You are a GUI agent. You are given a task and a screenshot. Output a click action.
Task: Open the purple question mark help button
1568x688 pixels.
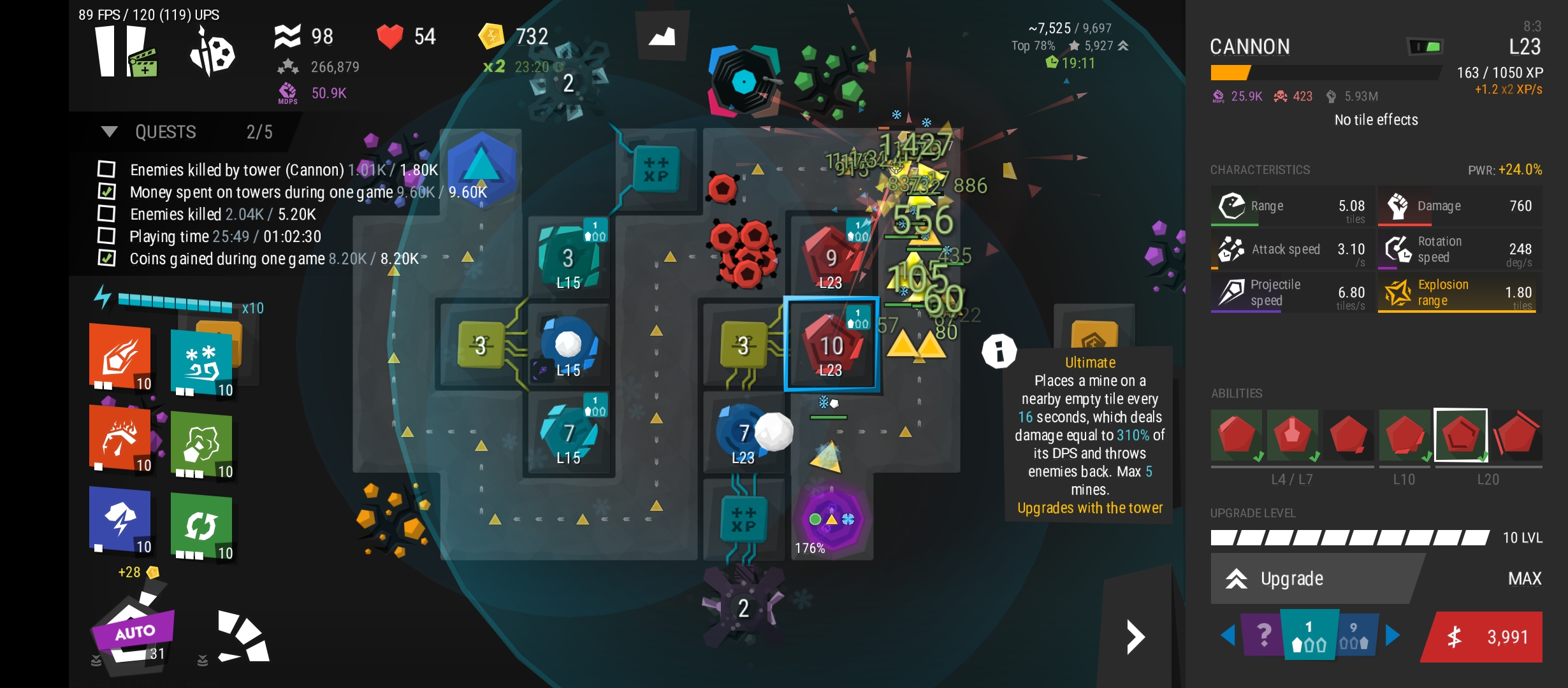pos(1263,635)
